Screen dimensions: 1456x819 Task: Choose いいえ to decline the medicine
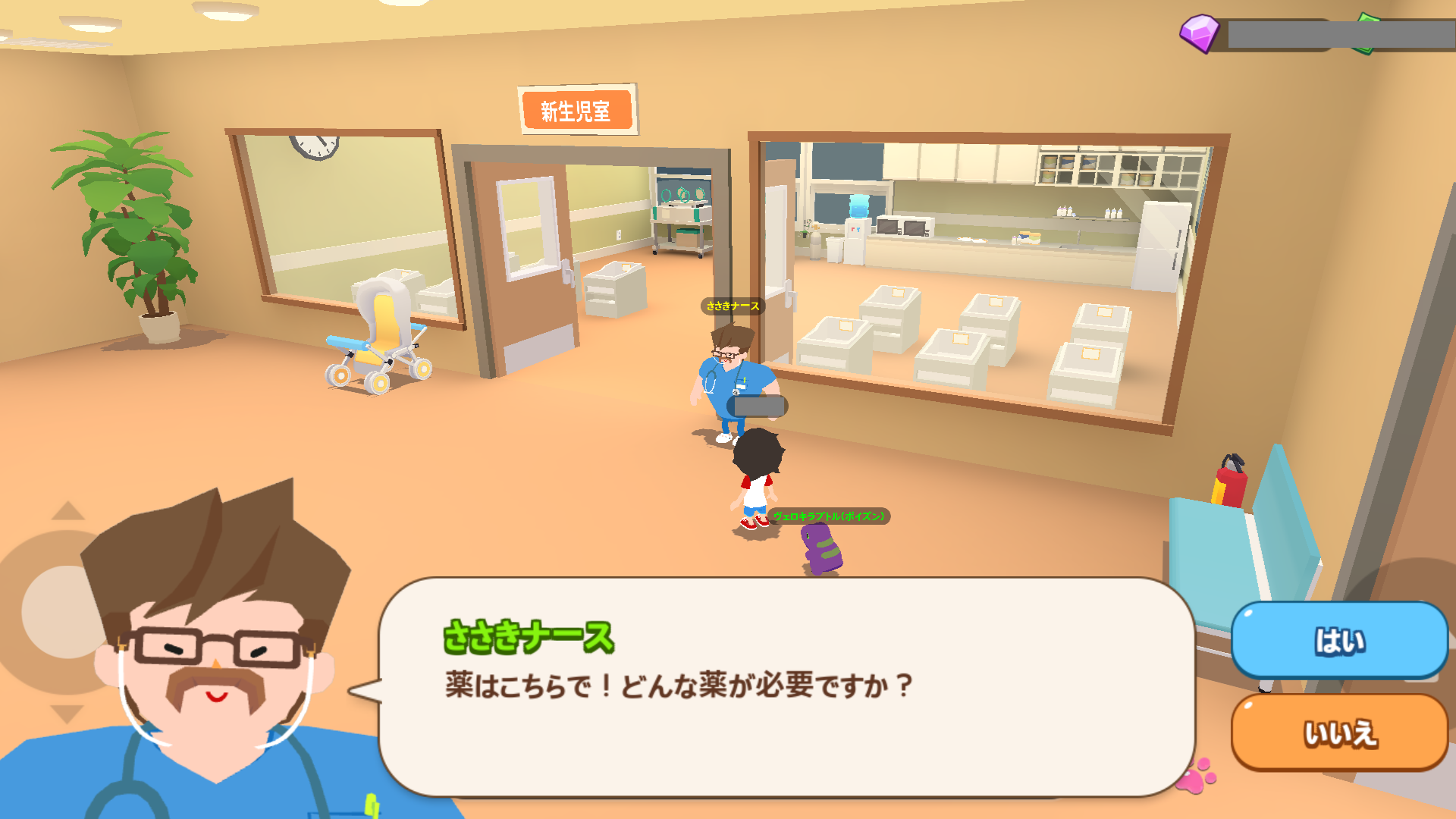pos(1339,733)
